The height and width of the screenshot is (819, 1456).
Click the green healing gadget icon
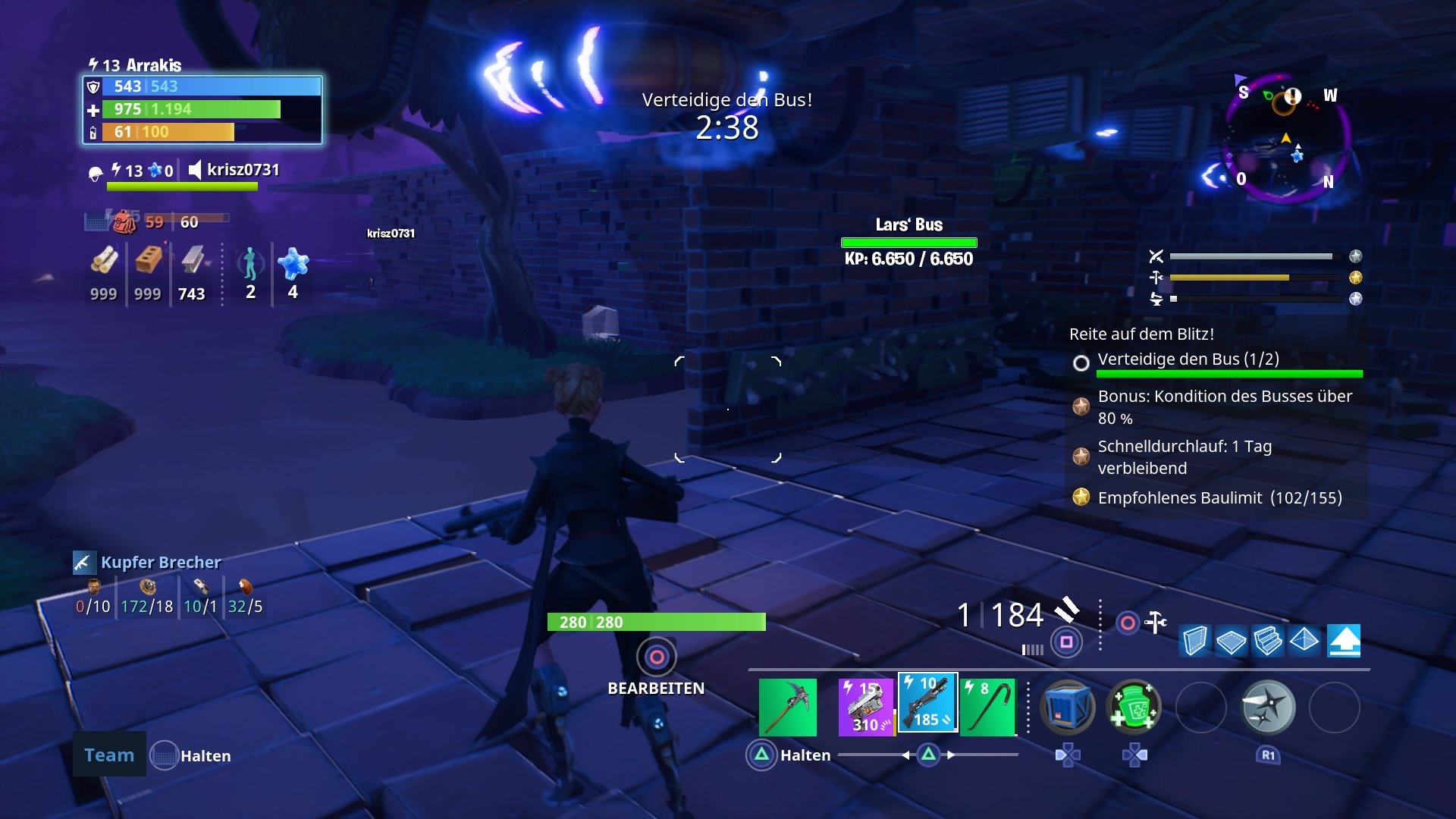tap(1136, 708)
